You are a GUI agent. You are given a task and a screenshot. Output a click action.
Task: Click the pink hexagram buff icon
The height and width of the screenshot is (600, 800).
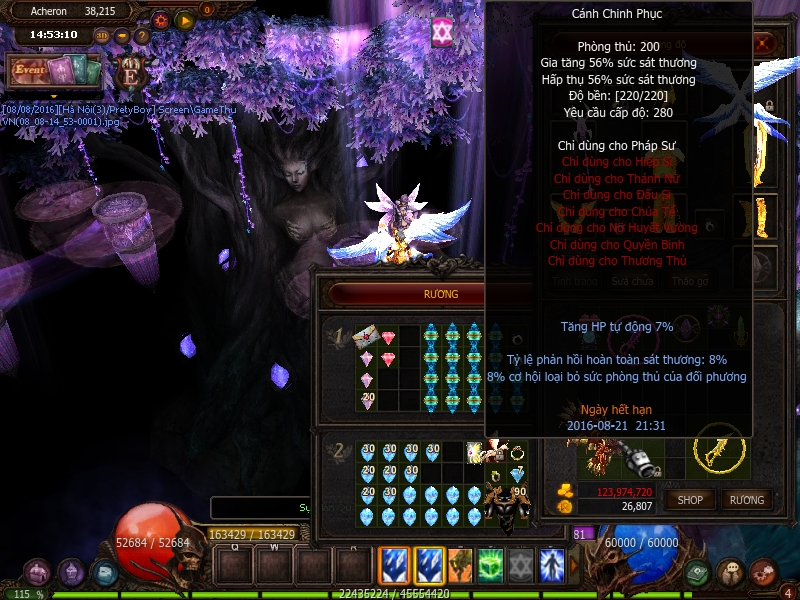point(442,32)
